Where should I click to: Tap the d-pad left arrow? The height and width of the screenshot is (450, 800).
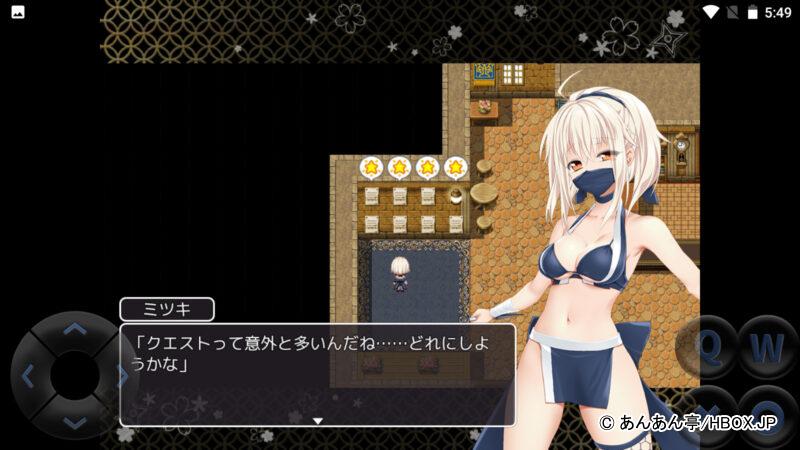(x=27, y=376)
